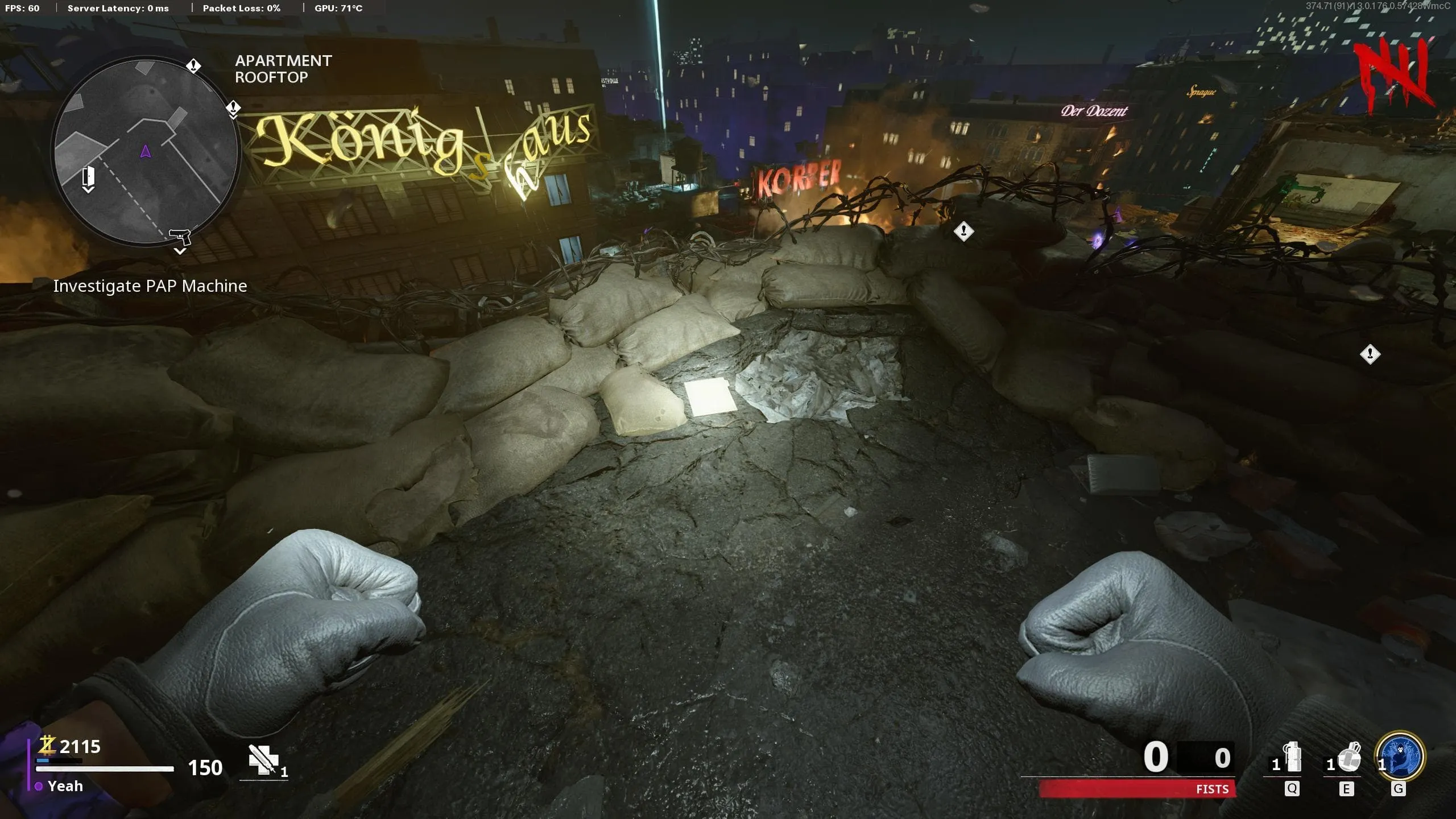
Task: Open the Investigate PAP Machine objective
Action: 150,286
